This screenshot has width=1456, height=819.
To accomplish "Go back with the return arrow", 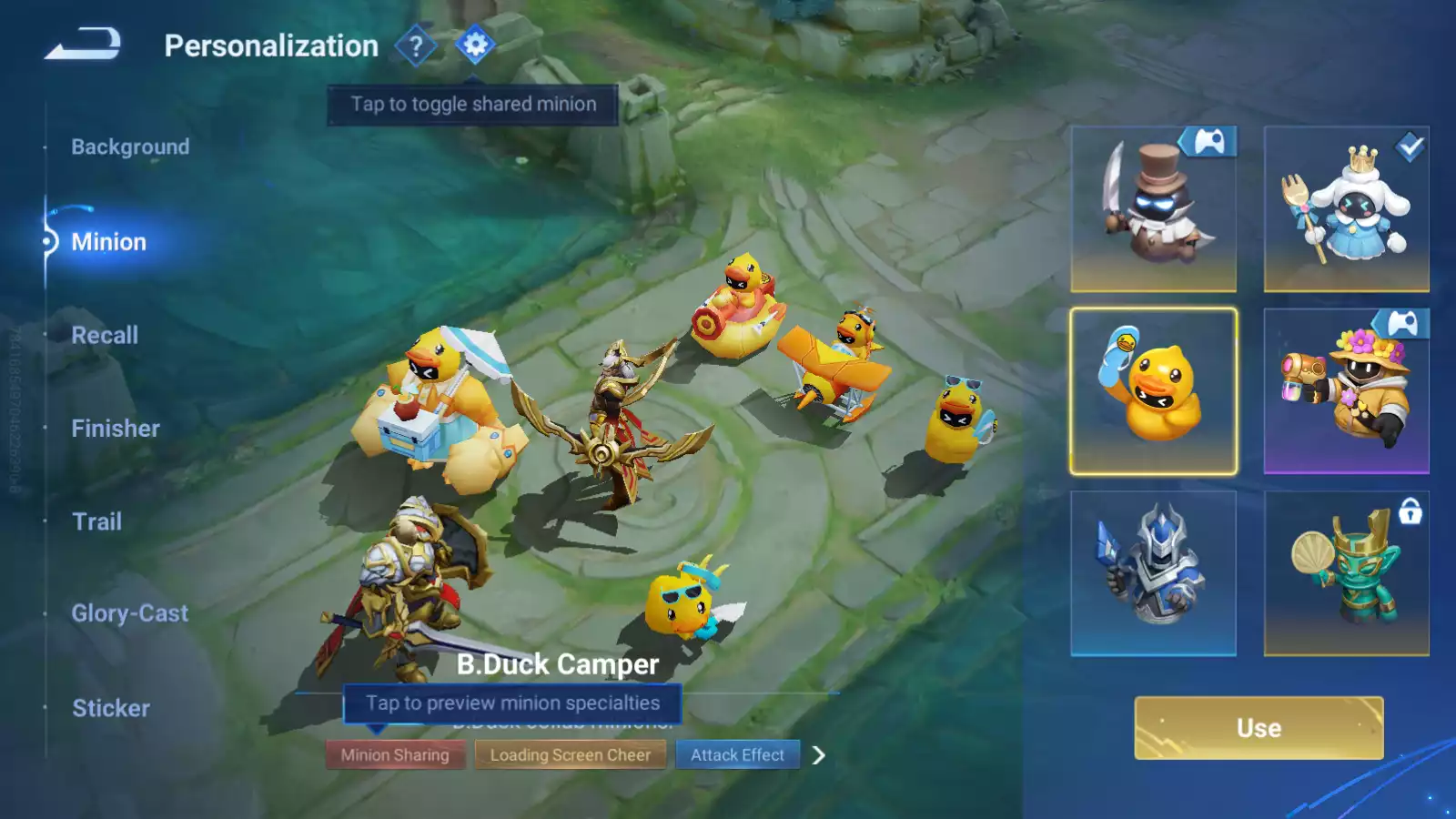I will click(83, 44).
